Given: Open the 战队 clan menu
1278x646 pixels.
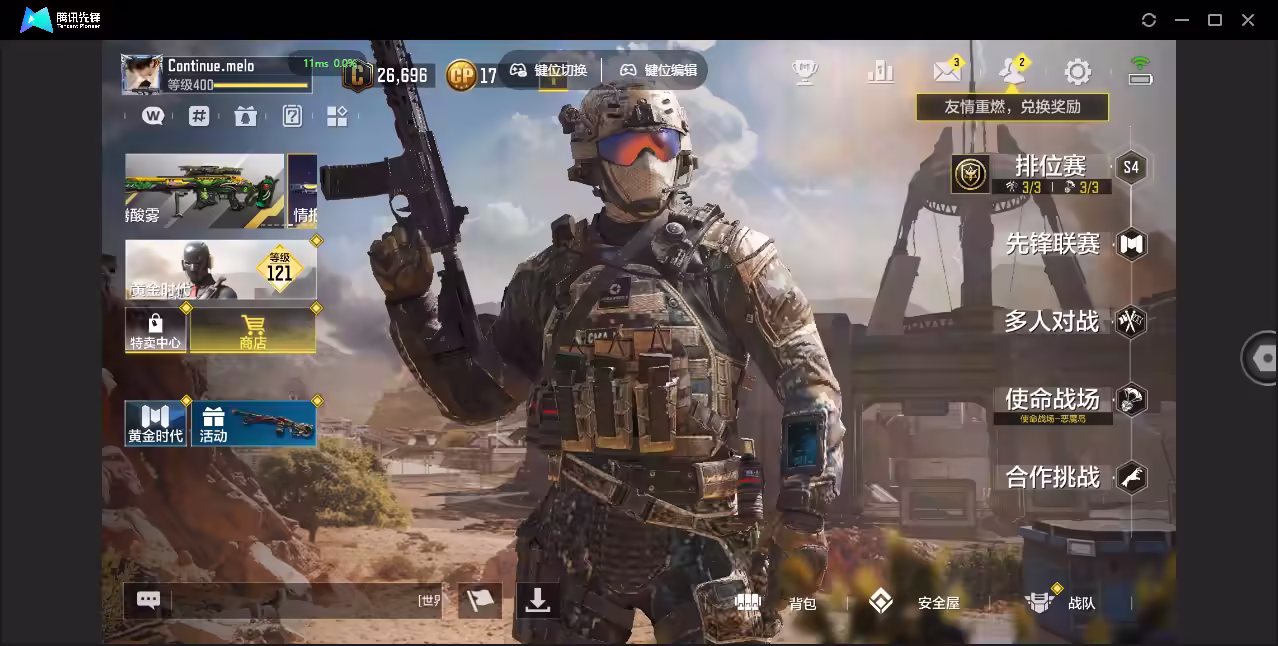Looking at the screenshot, I should click(x=1060, y=603).
